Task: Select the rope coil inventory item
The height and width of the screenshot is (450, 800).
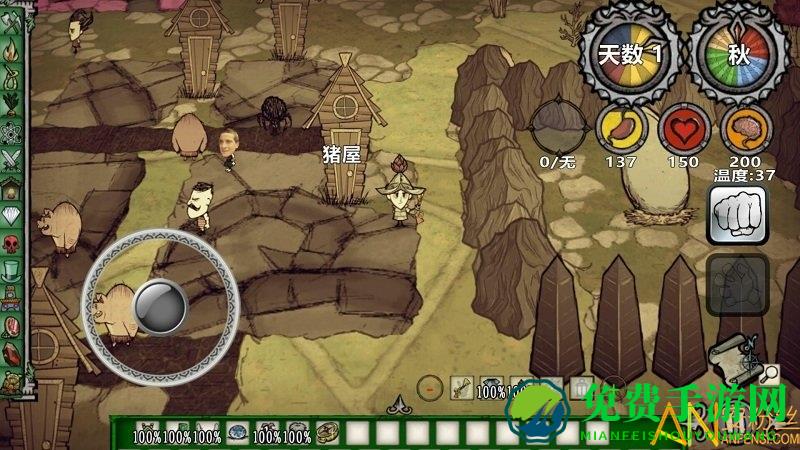Action: click(x=326, y=434)
